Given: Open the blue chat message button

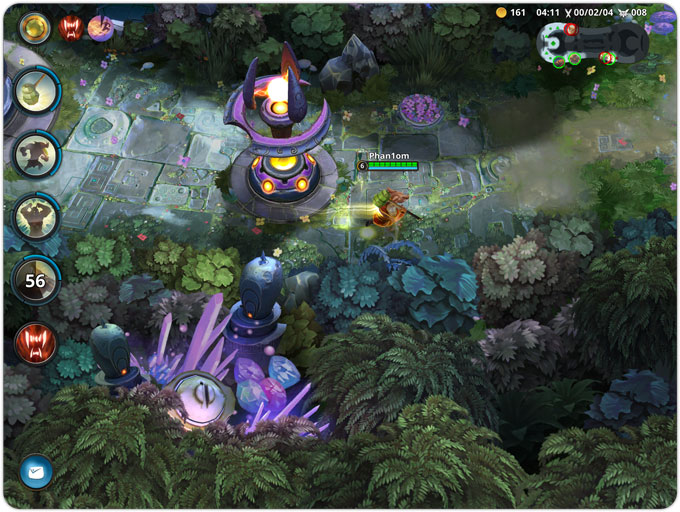Looking at the screenshot, I should click(36, 470).
